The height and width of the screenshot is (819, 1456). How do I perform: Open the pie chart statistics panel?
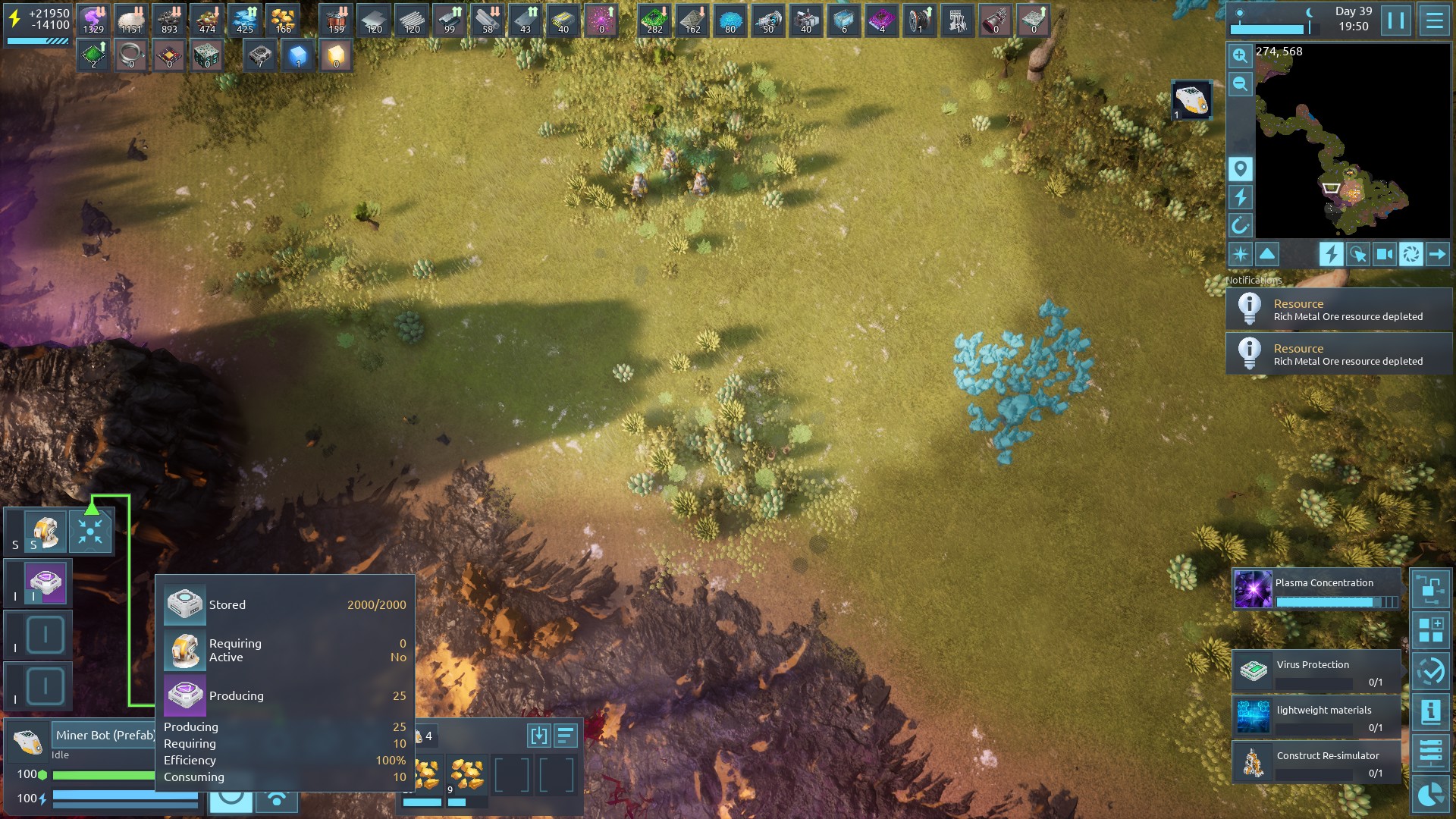point(1430,794)
